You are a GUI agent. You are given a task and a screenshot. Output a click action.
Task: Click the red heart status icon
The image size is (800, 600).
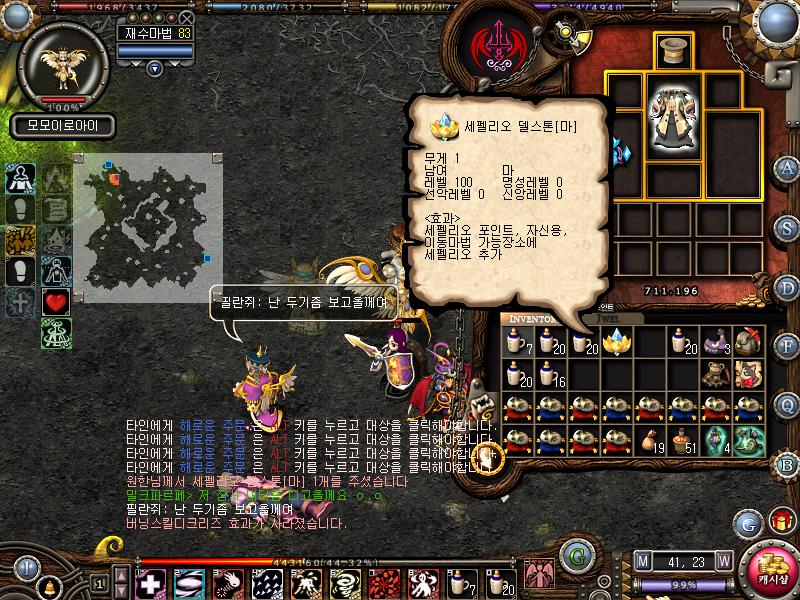point(56,303)
